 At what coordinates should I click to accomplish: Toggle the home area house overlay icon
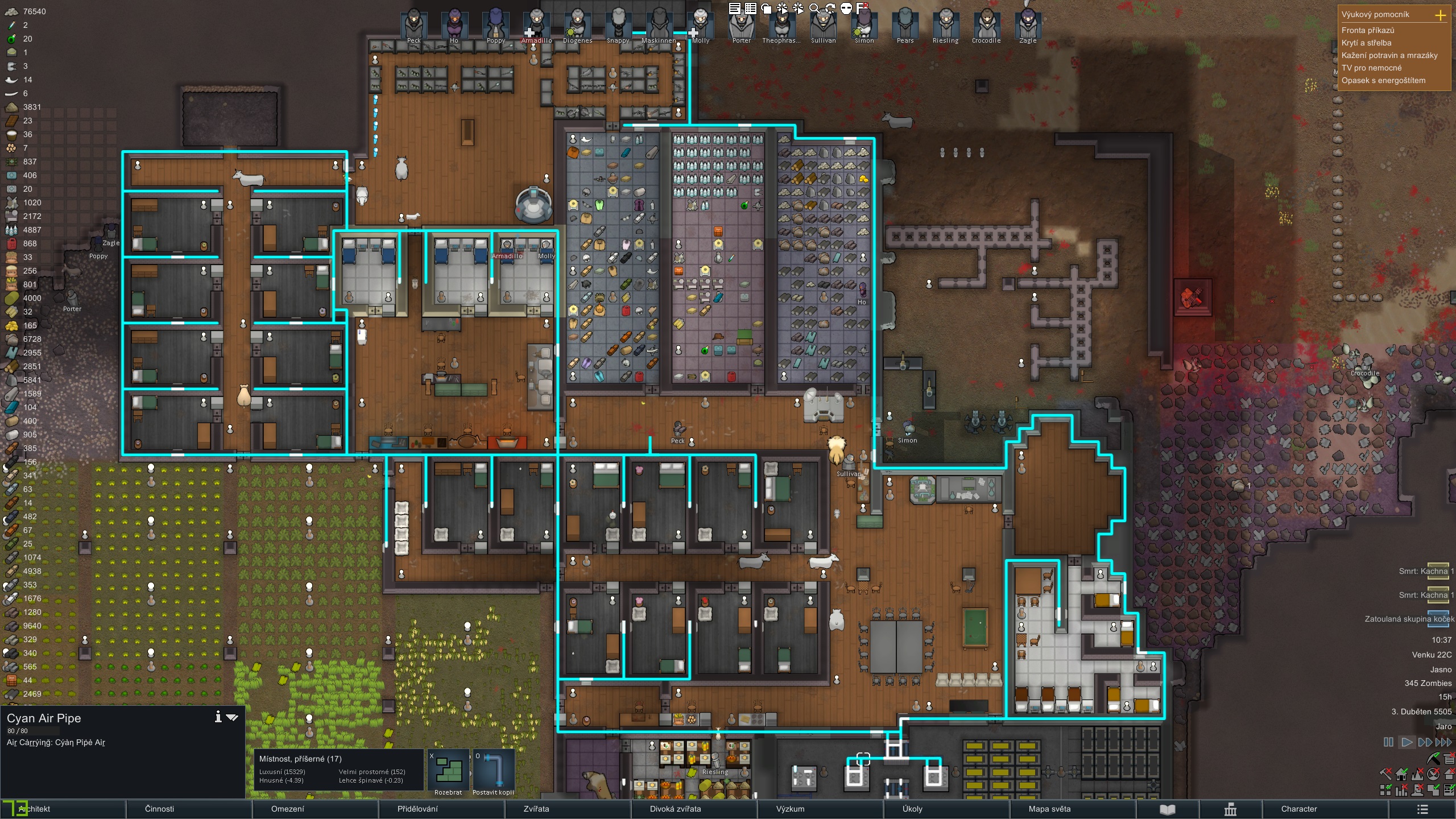point(1401,774)
